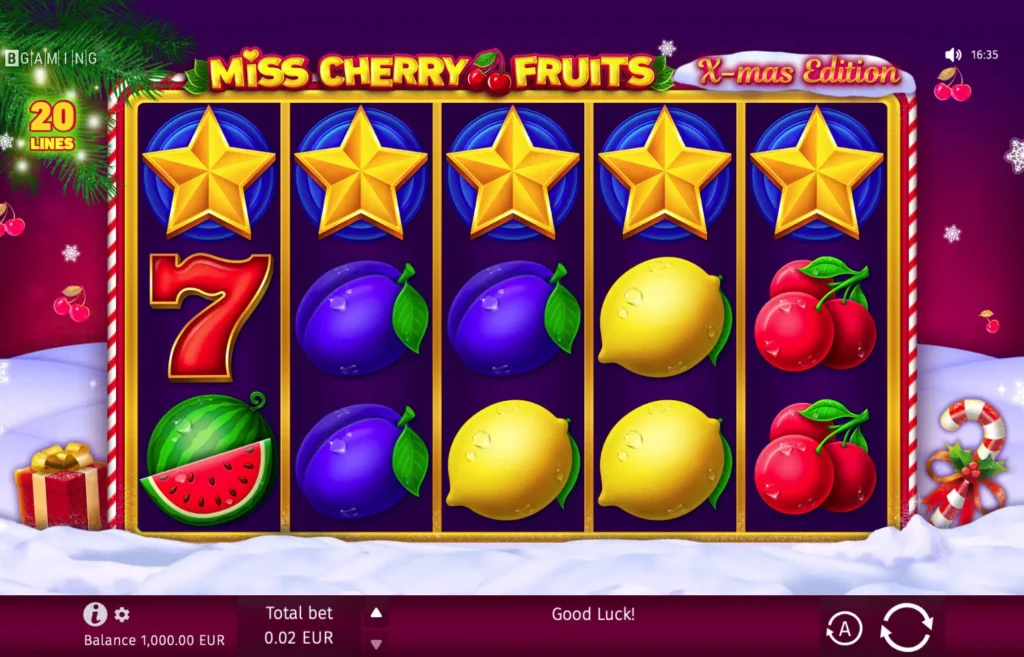Spin the reels with the circular arrows button
The width and height of the screenshot is (1024, 657).
pos(905,628)
